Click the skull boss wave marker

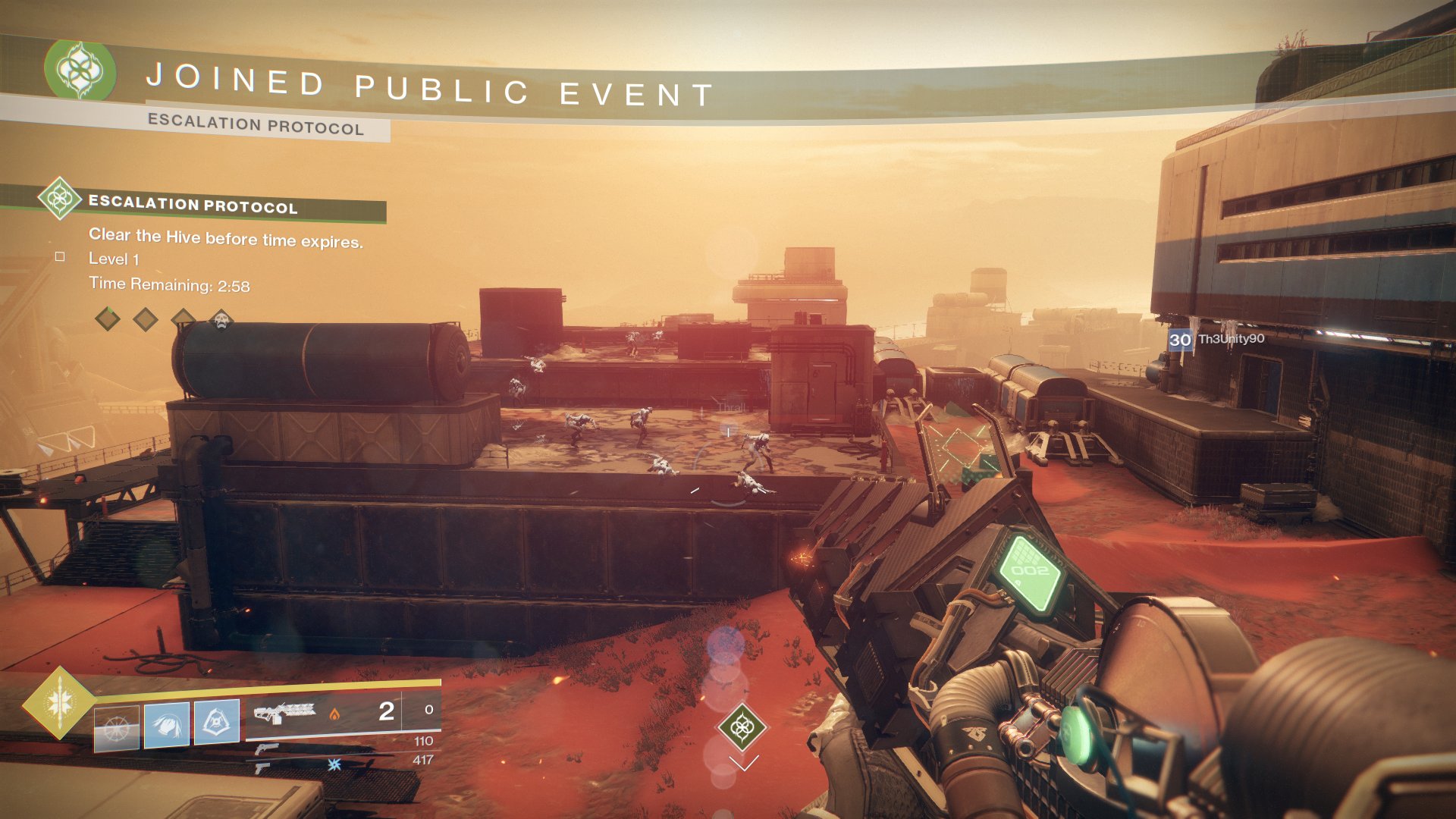point(221,321)
